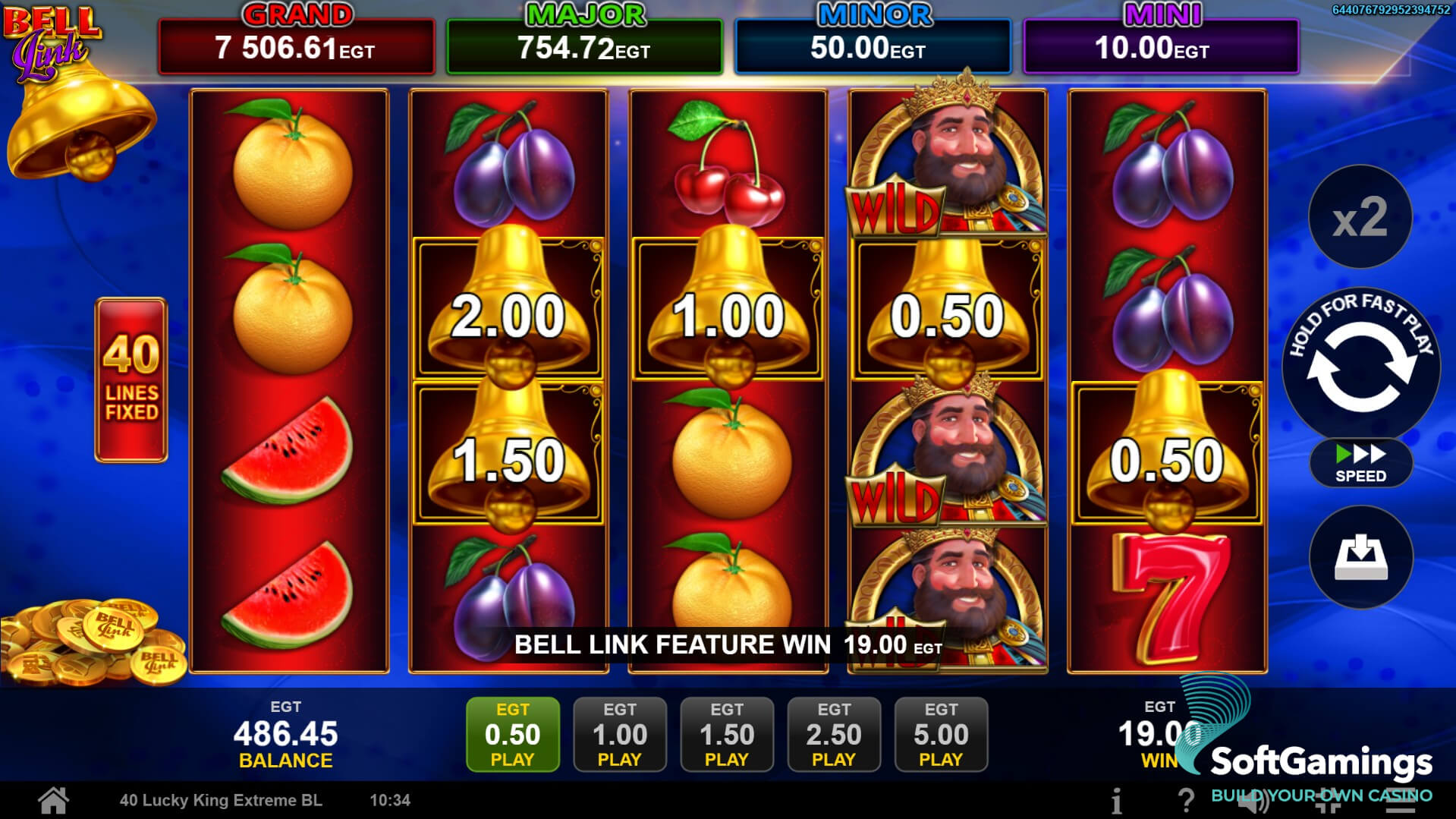Toggle the Speed fast-forward button
This screenshot has height=819, width=1456.
(1360, 463)
